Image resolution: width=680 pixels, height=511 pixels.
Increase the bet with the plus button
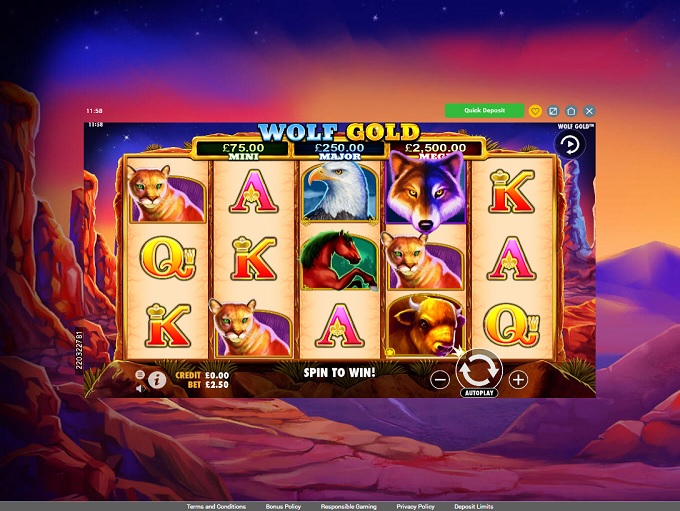pos(517,379)
